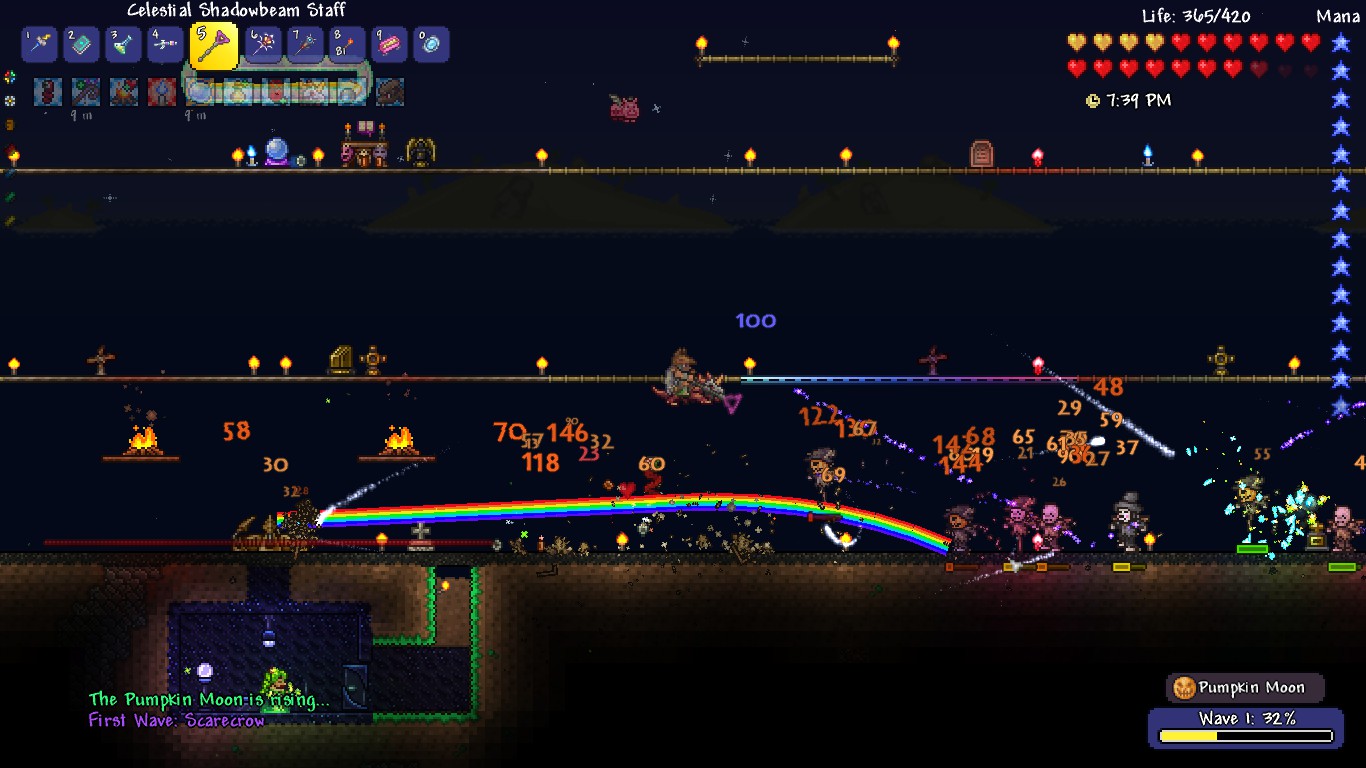Screen dimensions: 1366x768
Task: Click the brown mount buff icon
Action: click(x=390, y=92)
